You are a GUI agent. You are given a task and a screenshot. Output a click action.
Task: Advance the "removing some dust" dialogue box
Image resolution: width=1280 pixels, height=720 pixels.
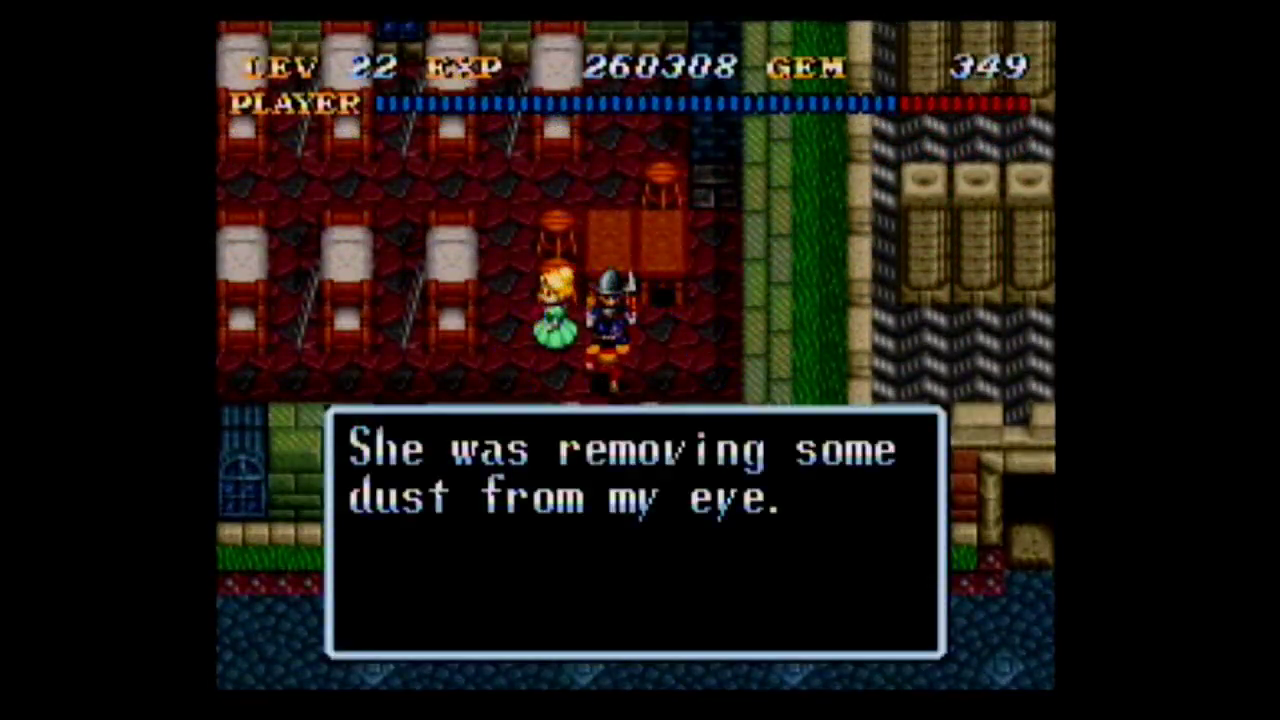(635, 532)
